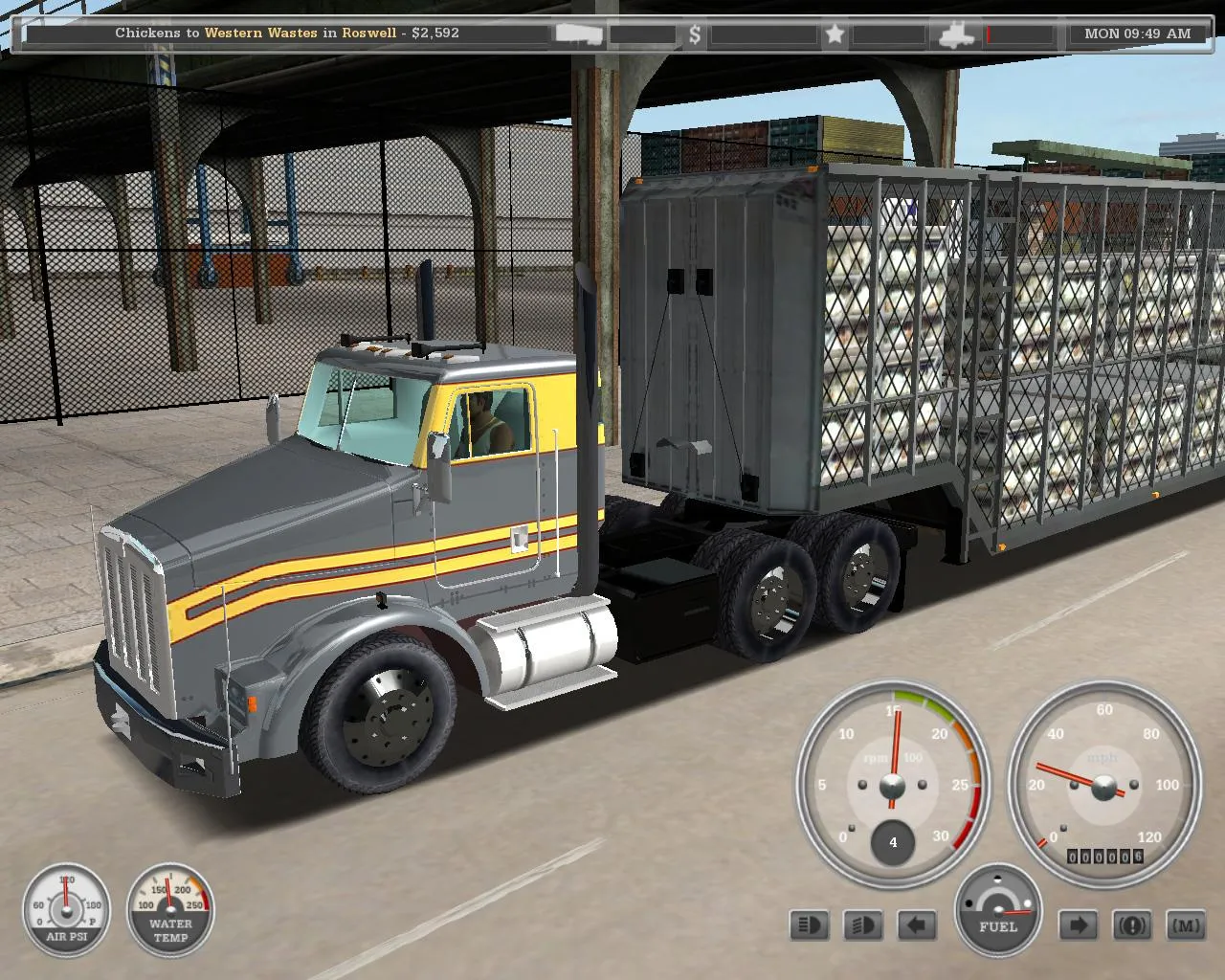
Task: Select the trailer icon in top bar
Action: [579, 35]
